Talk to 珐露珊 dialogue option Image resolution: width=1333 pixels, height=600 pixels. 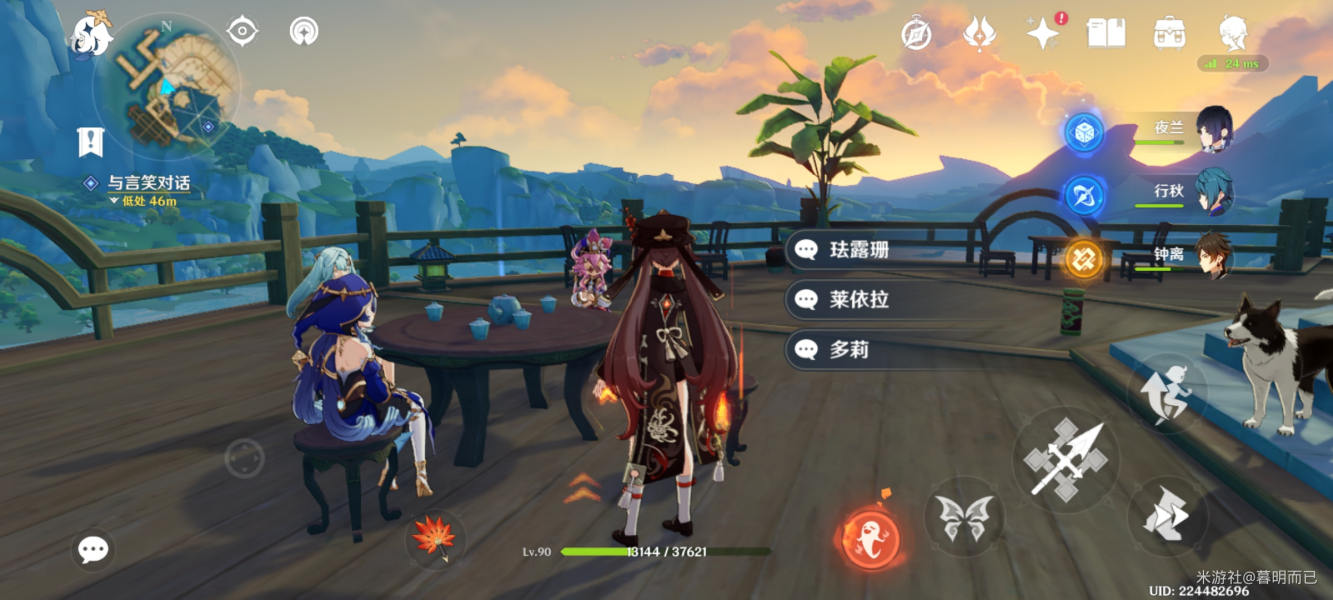859,250
